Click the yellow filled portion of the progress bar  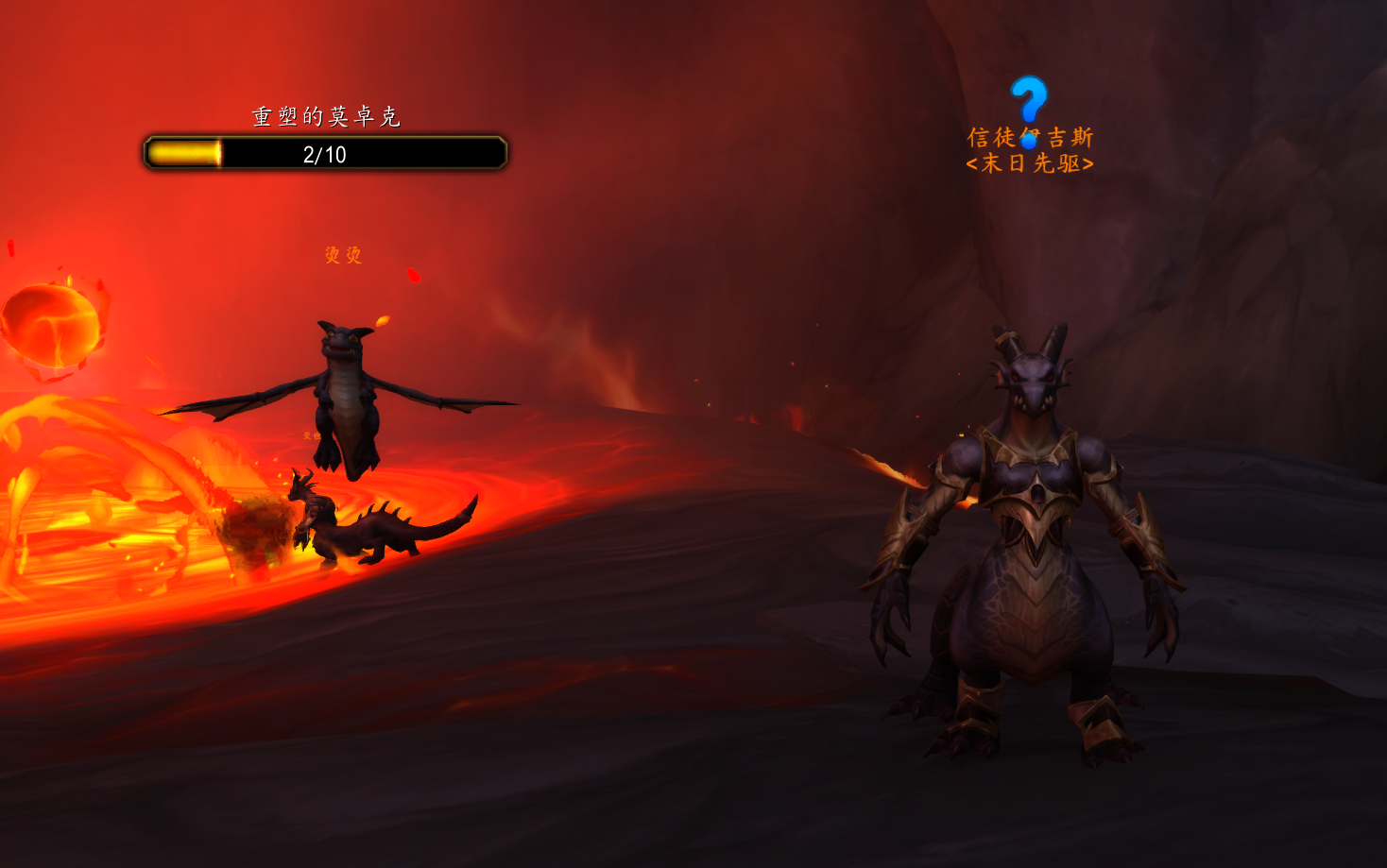(184, 153)
